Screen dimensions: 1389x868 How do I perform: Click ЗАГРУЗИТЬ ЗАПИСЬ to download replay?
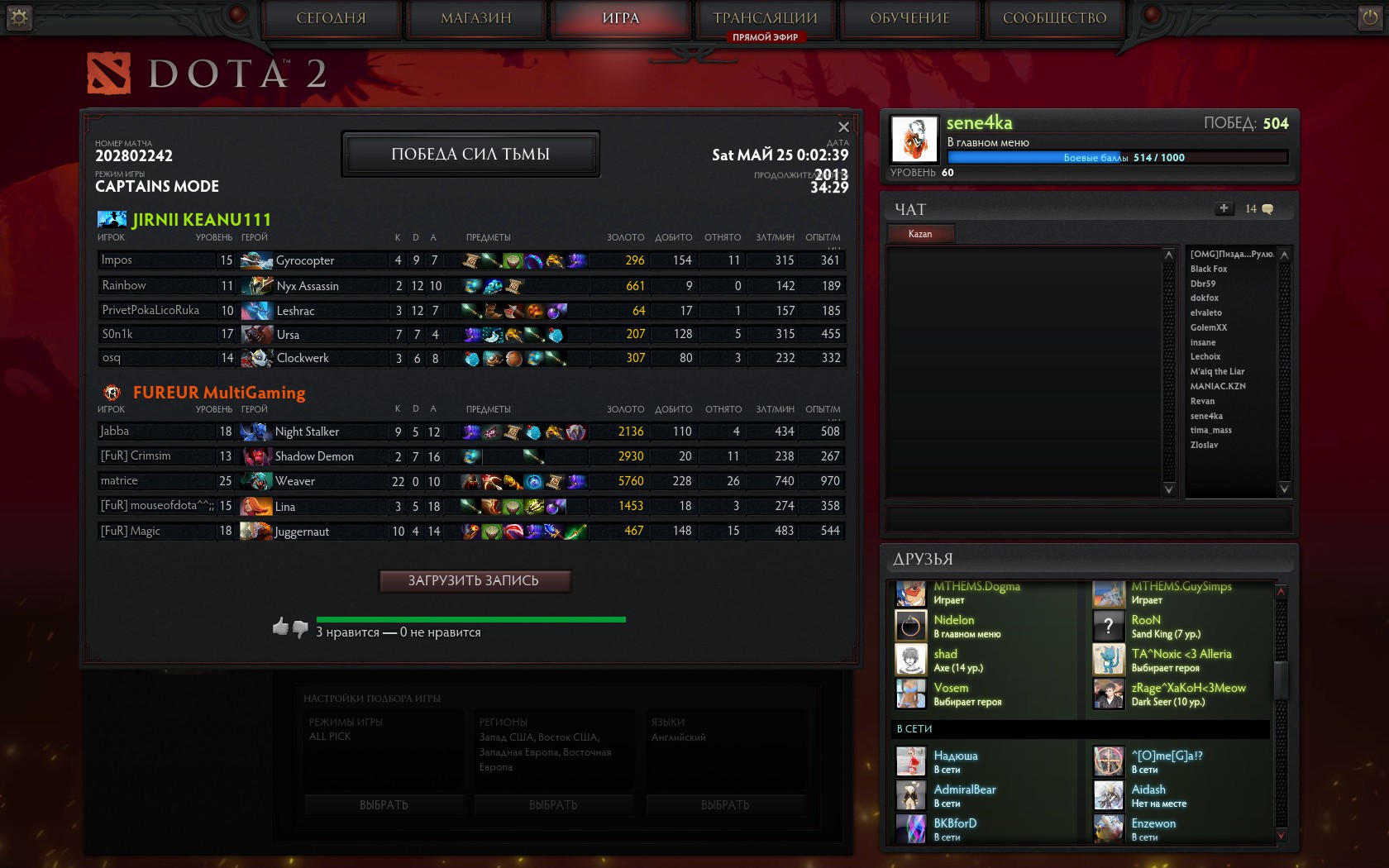click(x=474, y=581)
